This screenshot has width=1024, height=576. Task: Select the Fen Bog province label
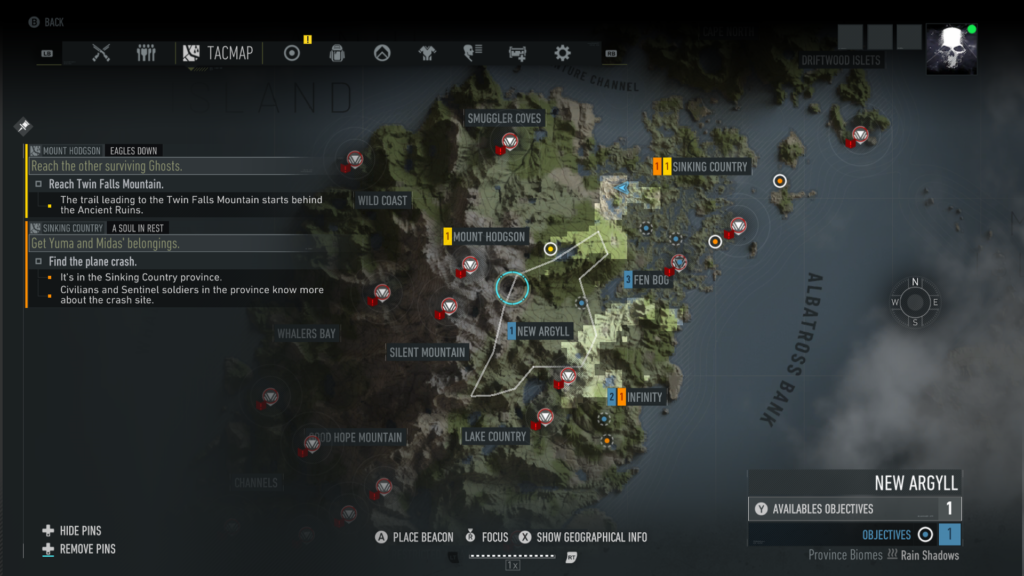point(650,280)
